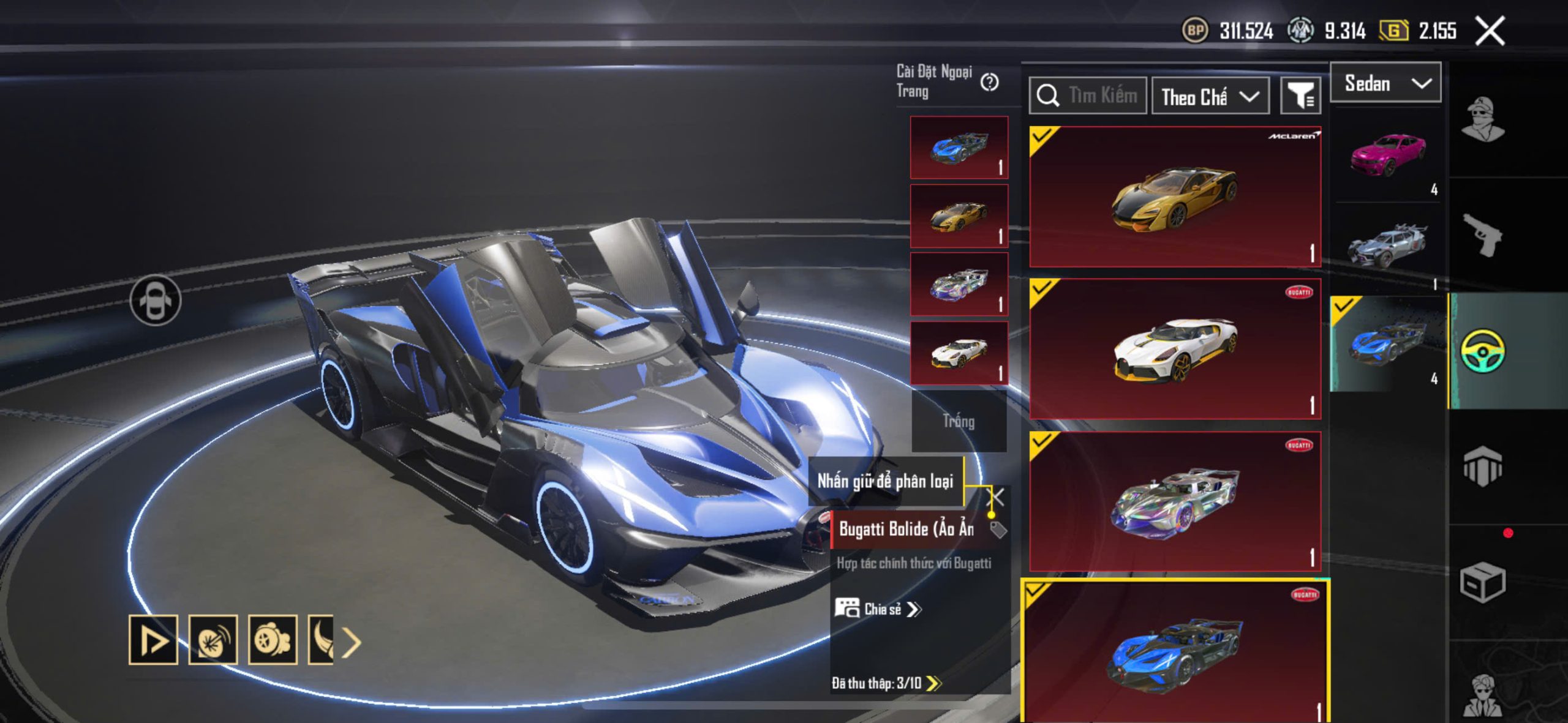This screenshot has width=1568, height=723.
Task: Select the gold McLaren skin card
Action: [1175, 197]
